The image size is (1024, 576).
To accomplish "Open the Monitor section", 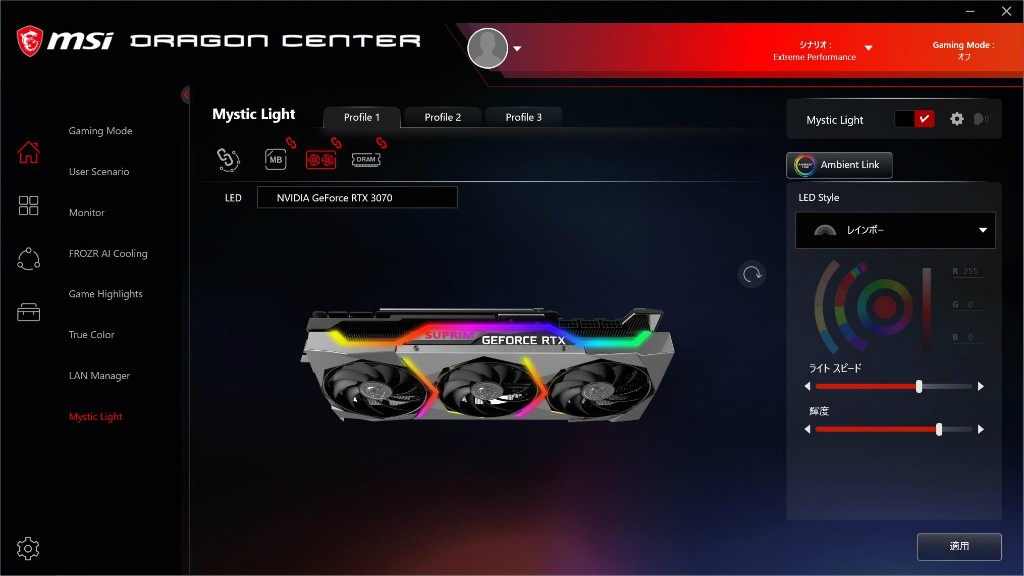I will coord(87,213).
